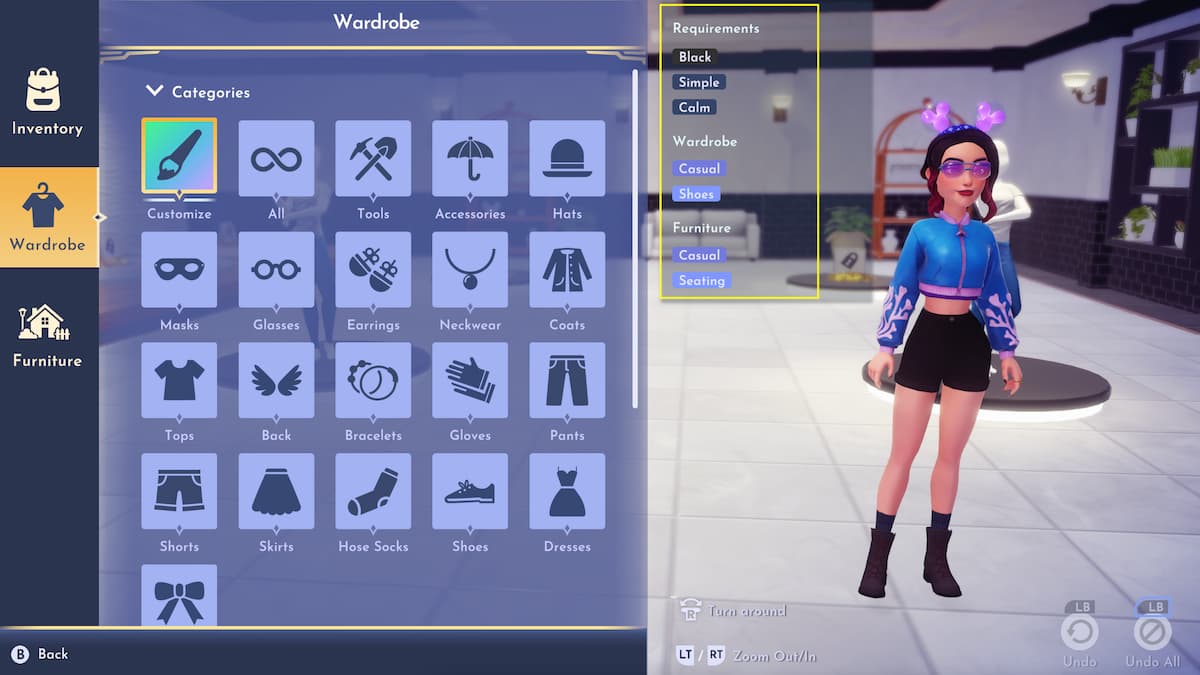Screen dimensions: 1200x675
Task: Filter by the Seating furniture tag
Action: pyautogui.click(x=702, y=281)
